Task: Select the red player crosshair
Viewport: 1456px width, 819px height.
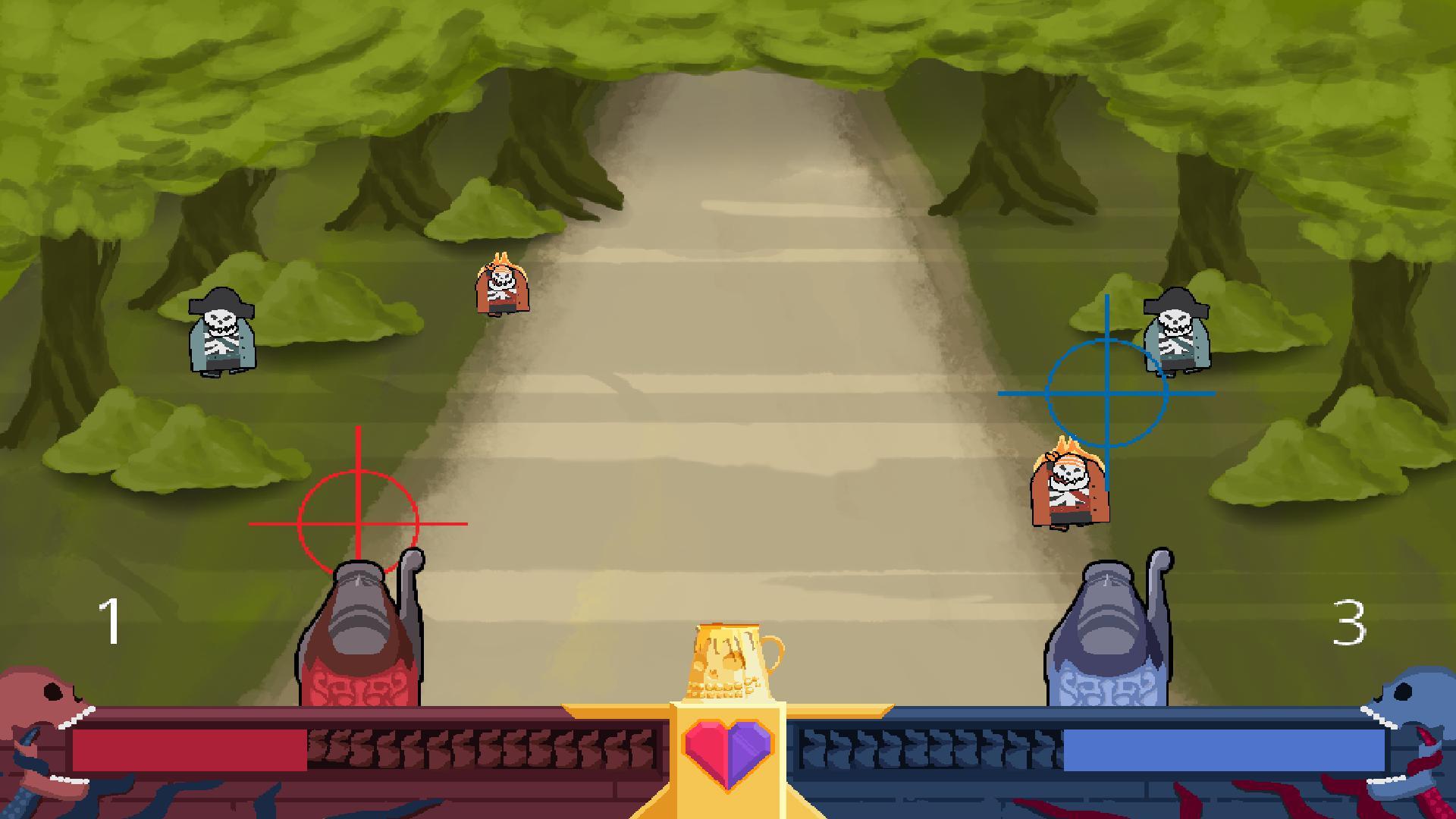Action: click(356, 523)
